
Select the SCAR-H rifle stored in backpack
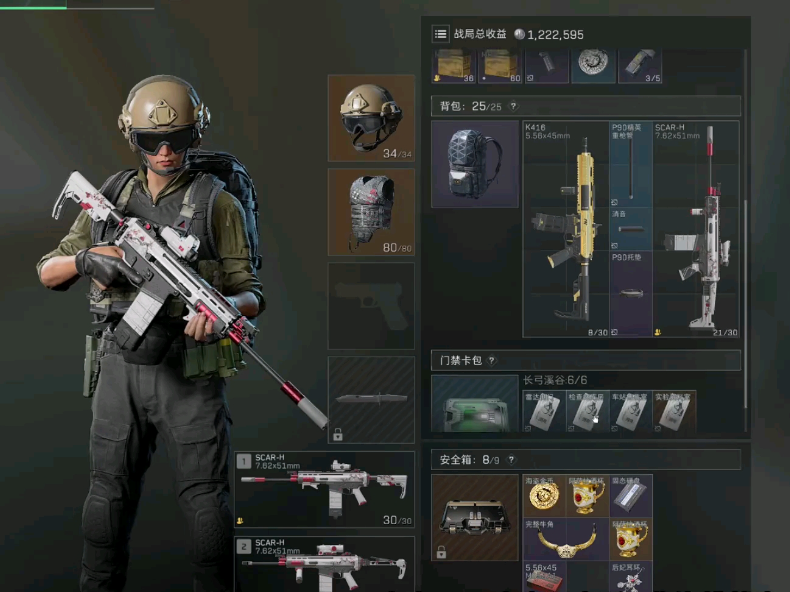pos(696,229)
